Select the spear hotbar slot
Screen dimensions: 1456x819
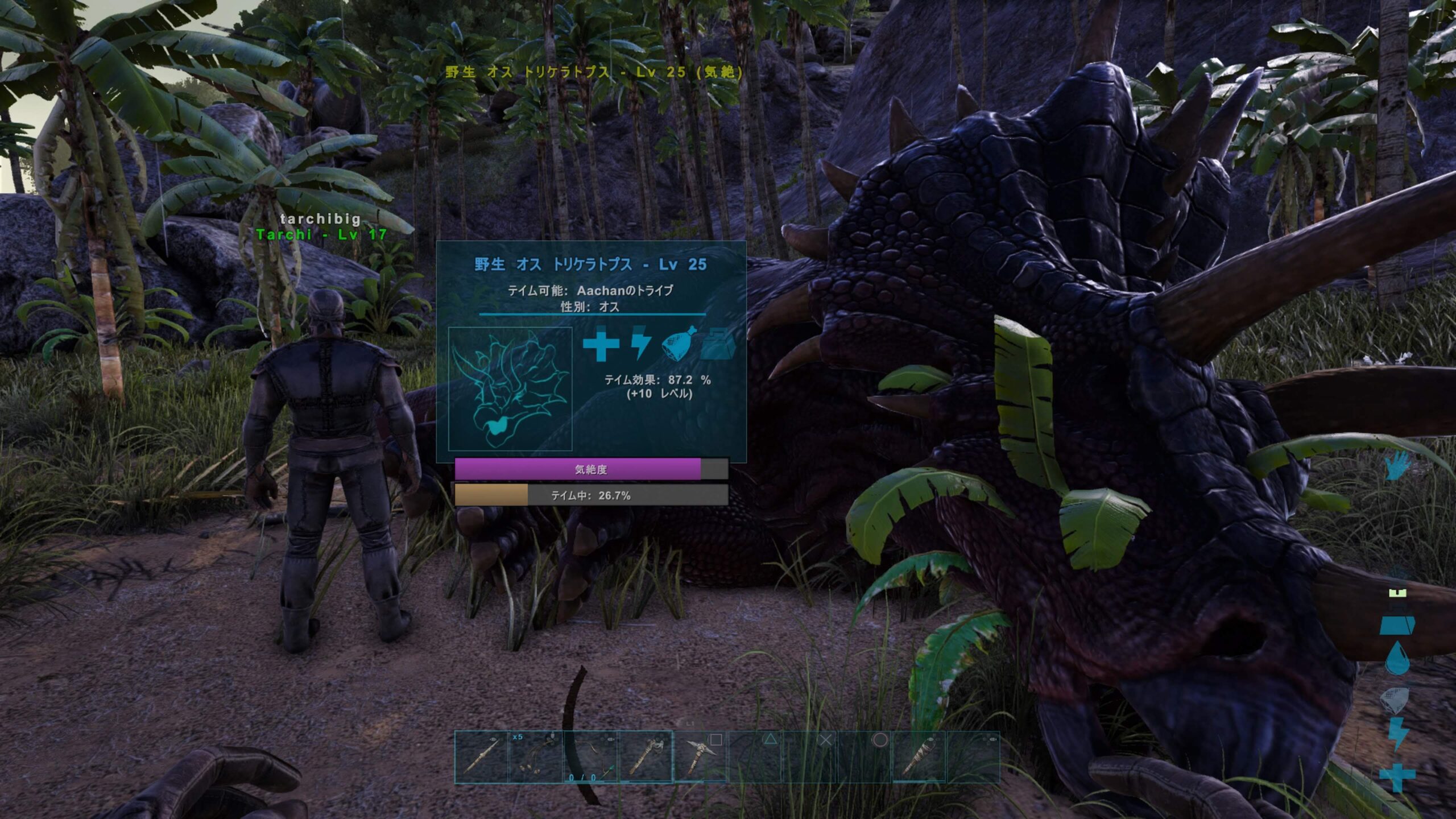point(481,758)
